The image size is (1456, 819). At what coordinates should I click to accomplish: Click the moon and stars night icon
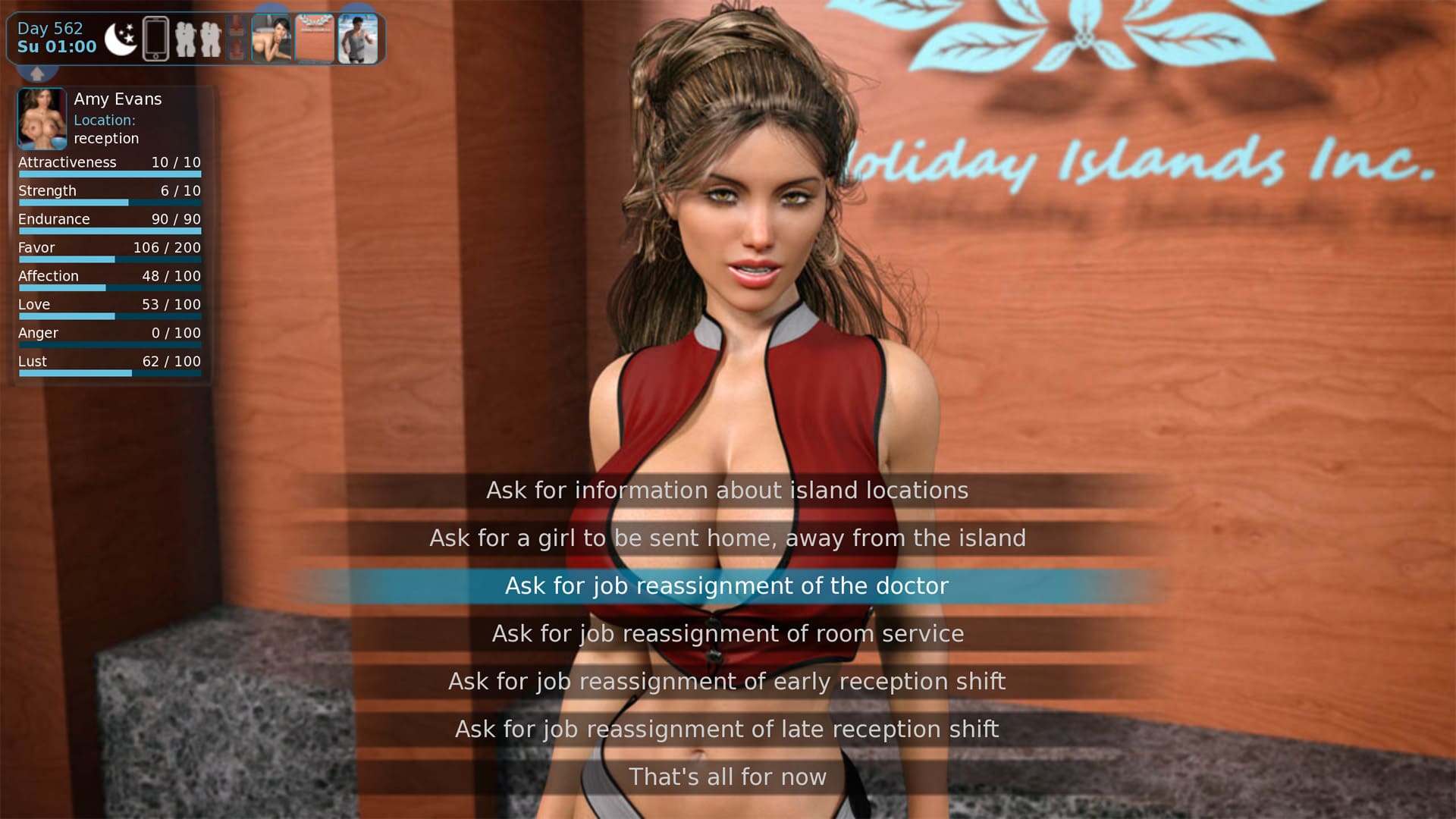[120, 39]
